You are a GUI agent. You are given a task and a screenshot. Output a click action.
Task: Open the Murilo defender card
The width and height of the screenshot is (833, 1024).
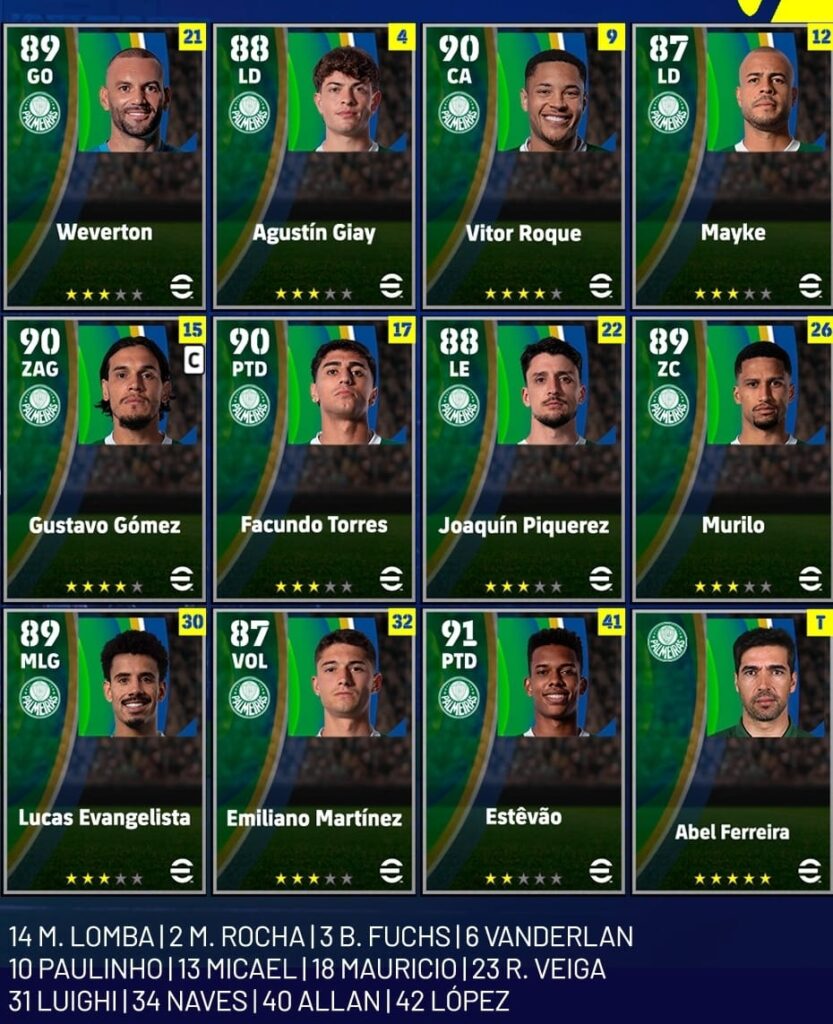(733, 459)
